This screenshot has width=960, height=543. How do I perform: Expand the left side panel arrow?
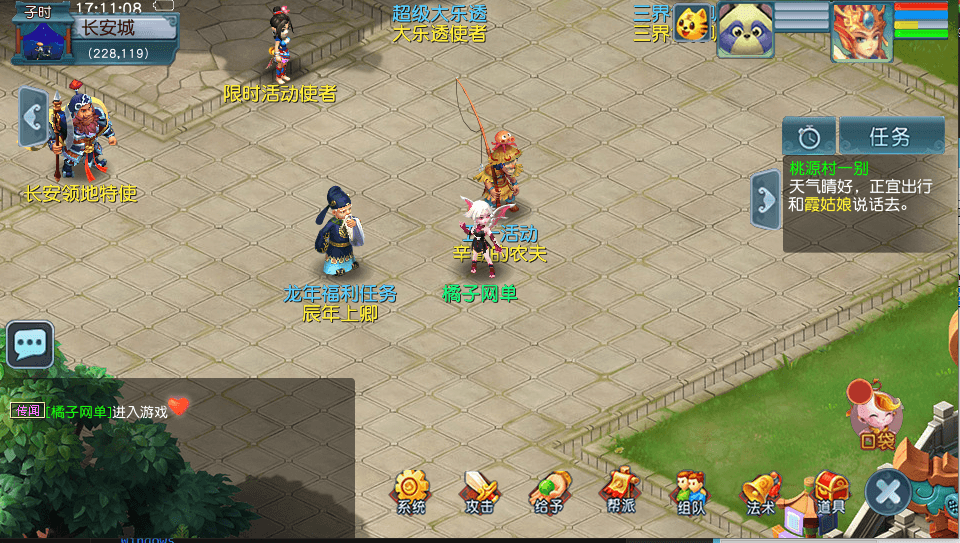[x=33, y=117]
